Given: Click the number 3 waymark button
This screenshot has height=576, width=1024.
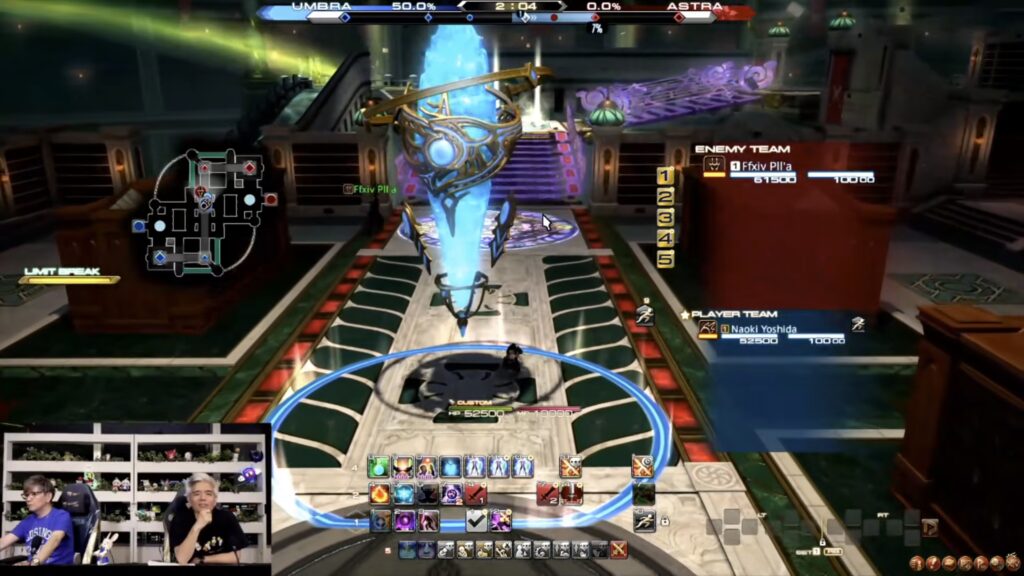Looking at the screenshot, I should coord(665,218).
